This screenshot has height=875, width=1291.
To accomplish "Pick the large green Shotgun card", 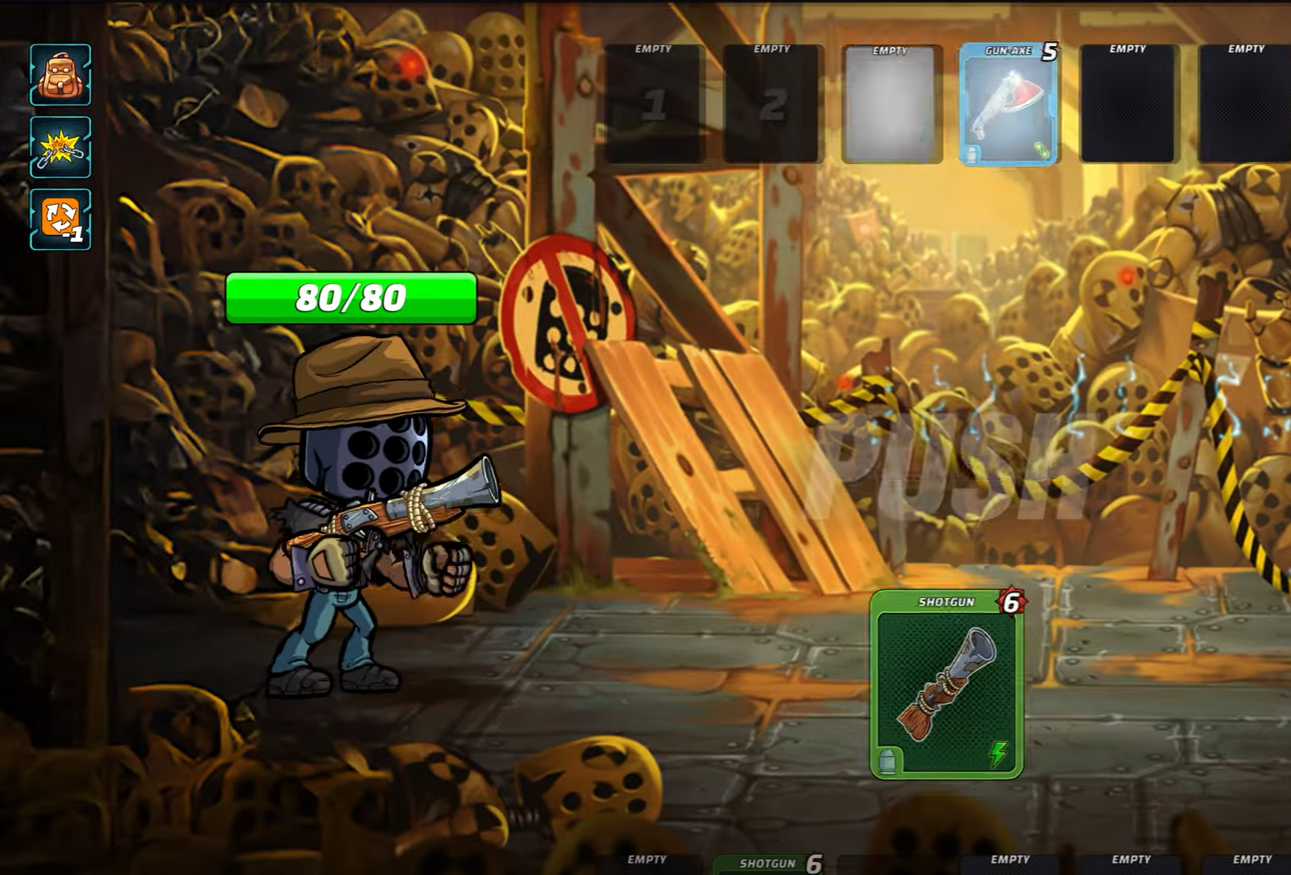I will 946,684.
